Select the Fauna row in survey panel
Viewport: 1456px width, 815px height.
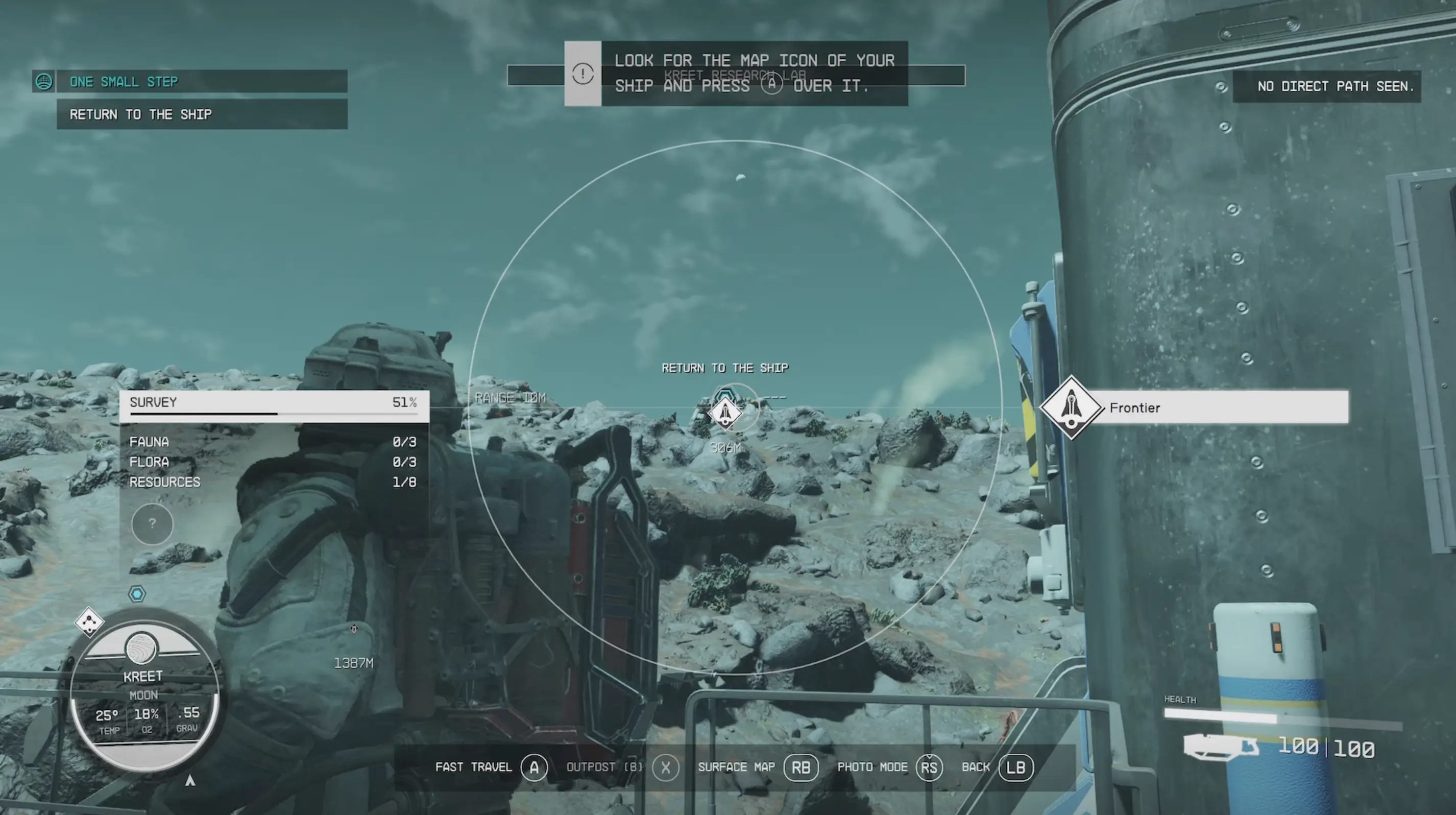point(274,441)
